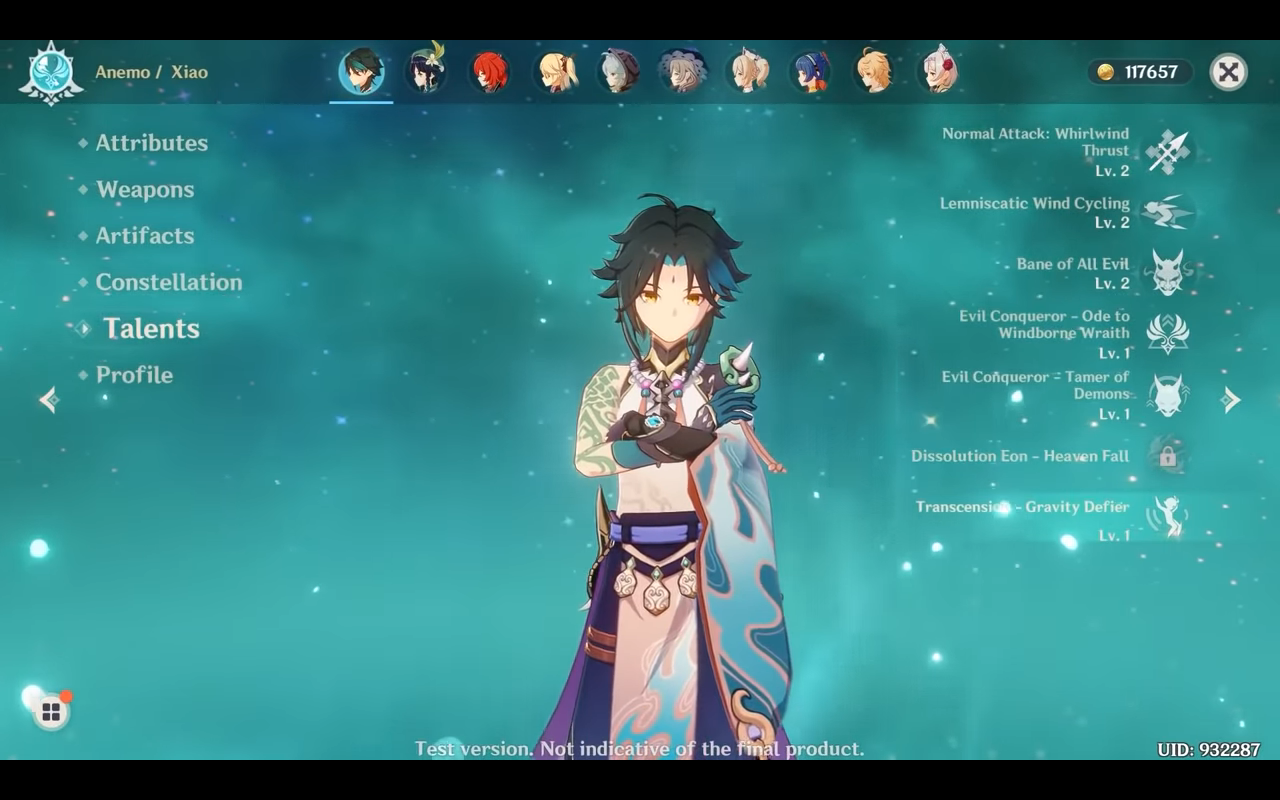Go to next character with right arrow
The width and height of the screenshot is (1280, 800).
pos(1231,400)
